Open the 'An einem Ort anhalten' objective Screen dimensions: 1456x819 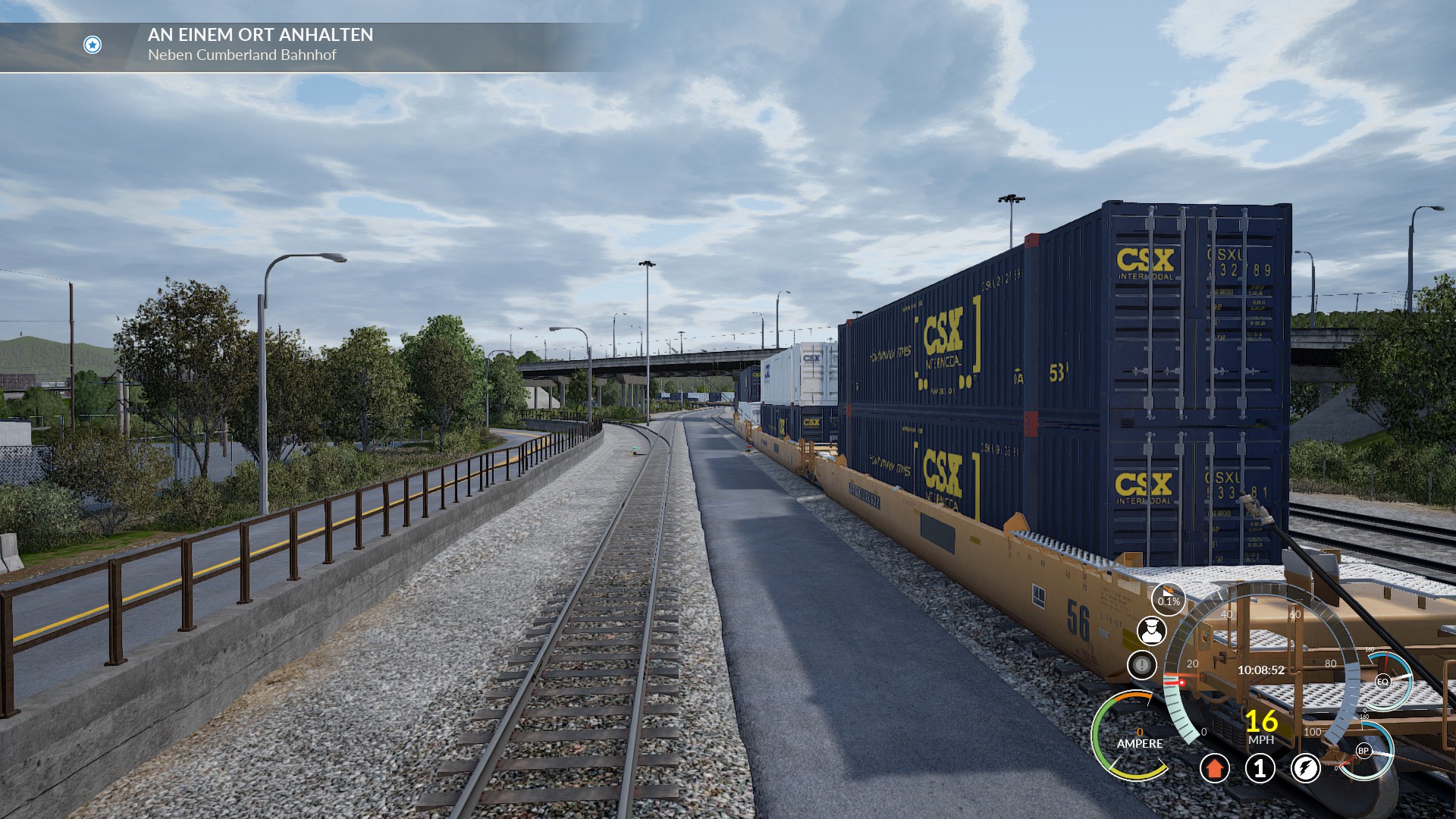(260, 35)
